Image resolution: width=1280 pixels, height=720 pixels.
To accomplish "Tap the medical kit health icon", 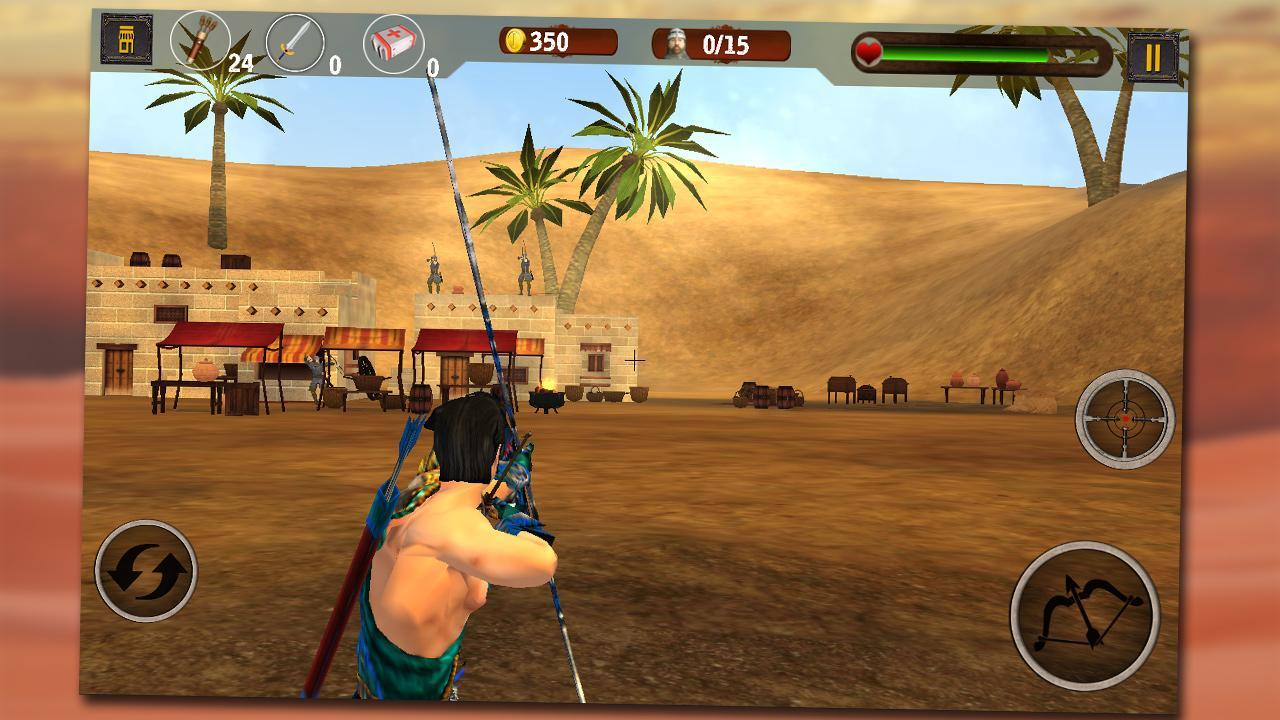I will click(x=392, y=43).
